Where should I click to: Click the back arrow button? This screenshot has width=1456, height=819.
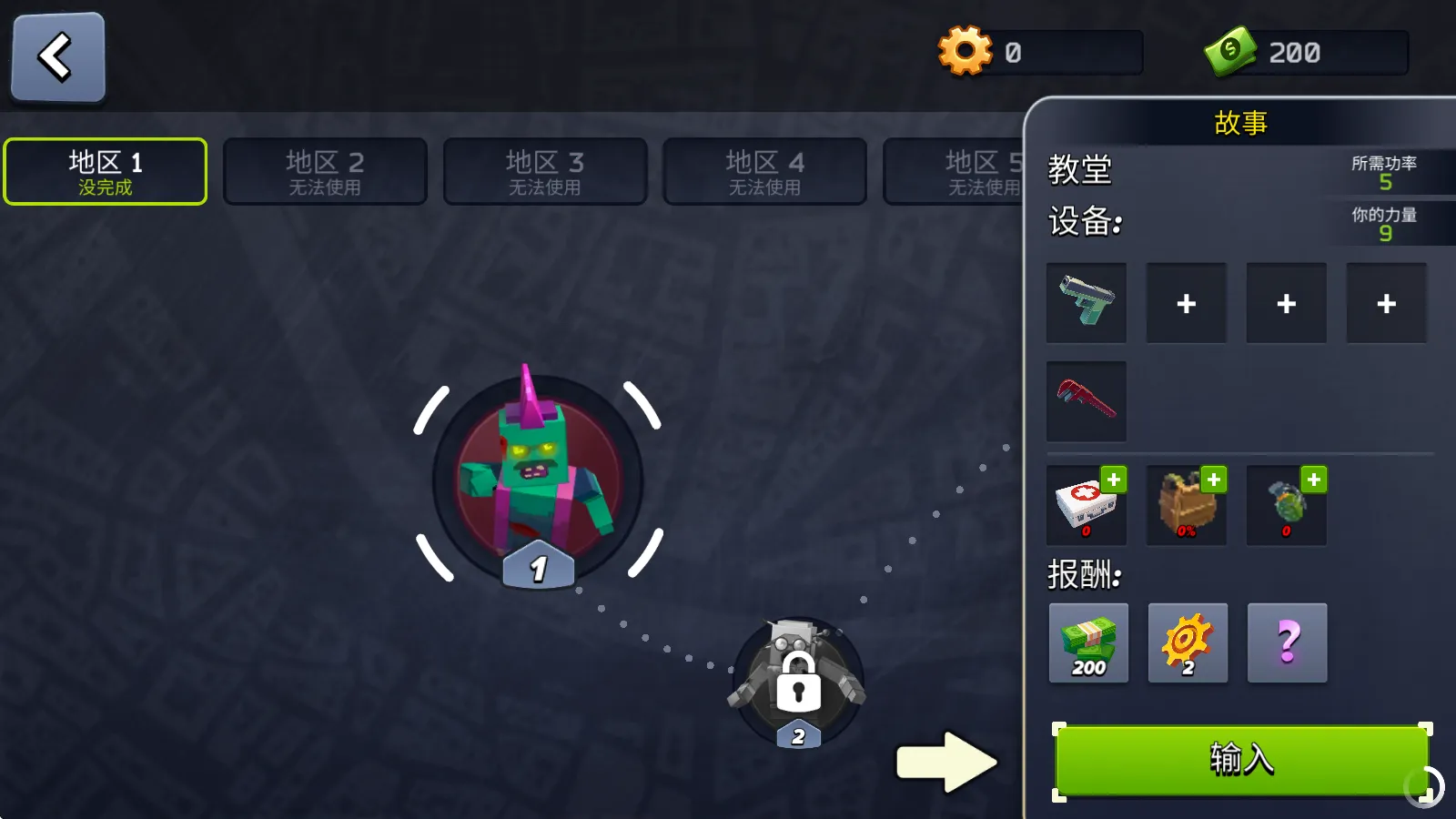[56, 56]
